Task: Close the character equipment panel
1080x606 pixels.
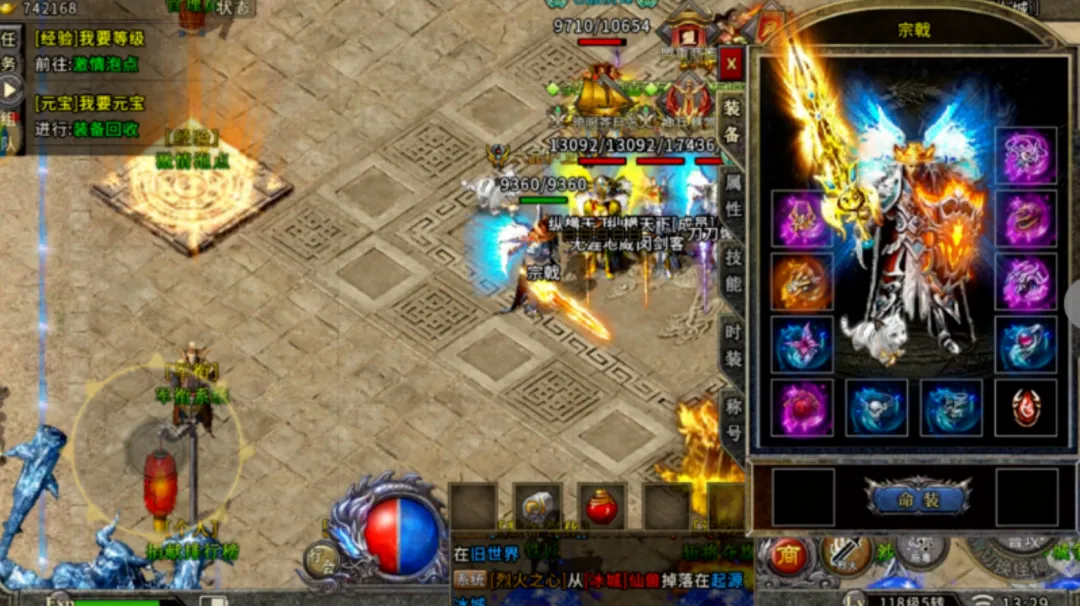Action: 732,64
